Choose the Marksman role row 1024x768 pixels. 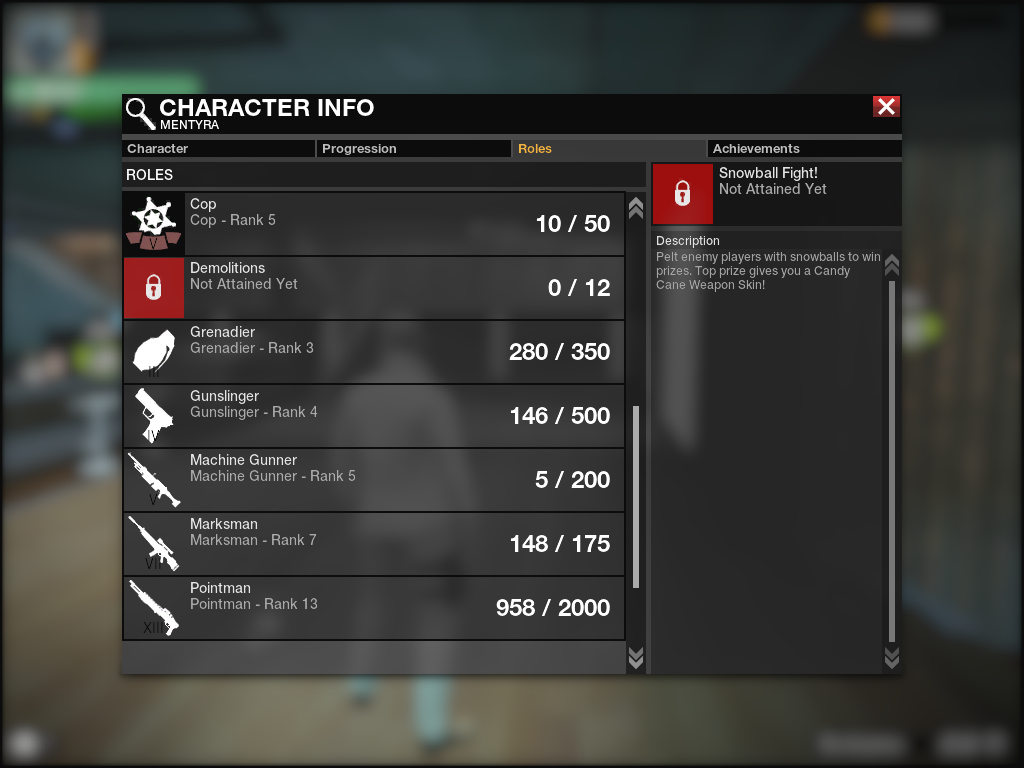click(x=374, y=544)
